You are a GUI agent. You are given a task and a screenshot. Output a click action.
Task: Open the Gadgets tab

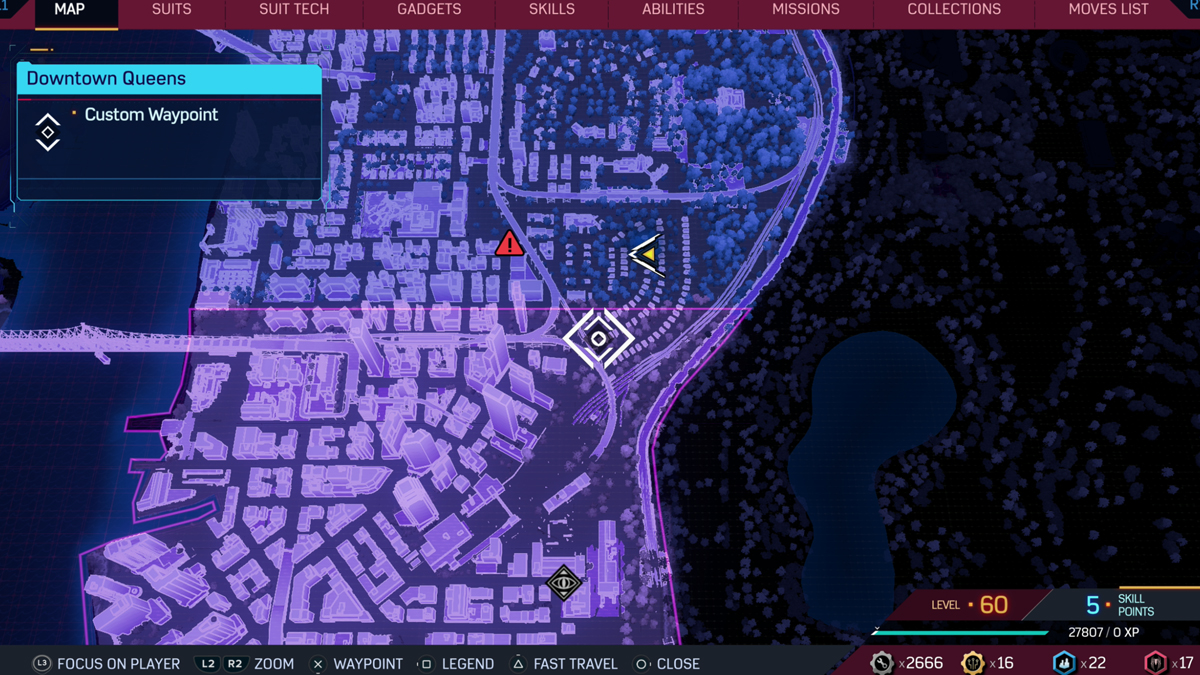[x=429, y=10]
